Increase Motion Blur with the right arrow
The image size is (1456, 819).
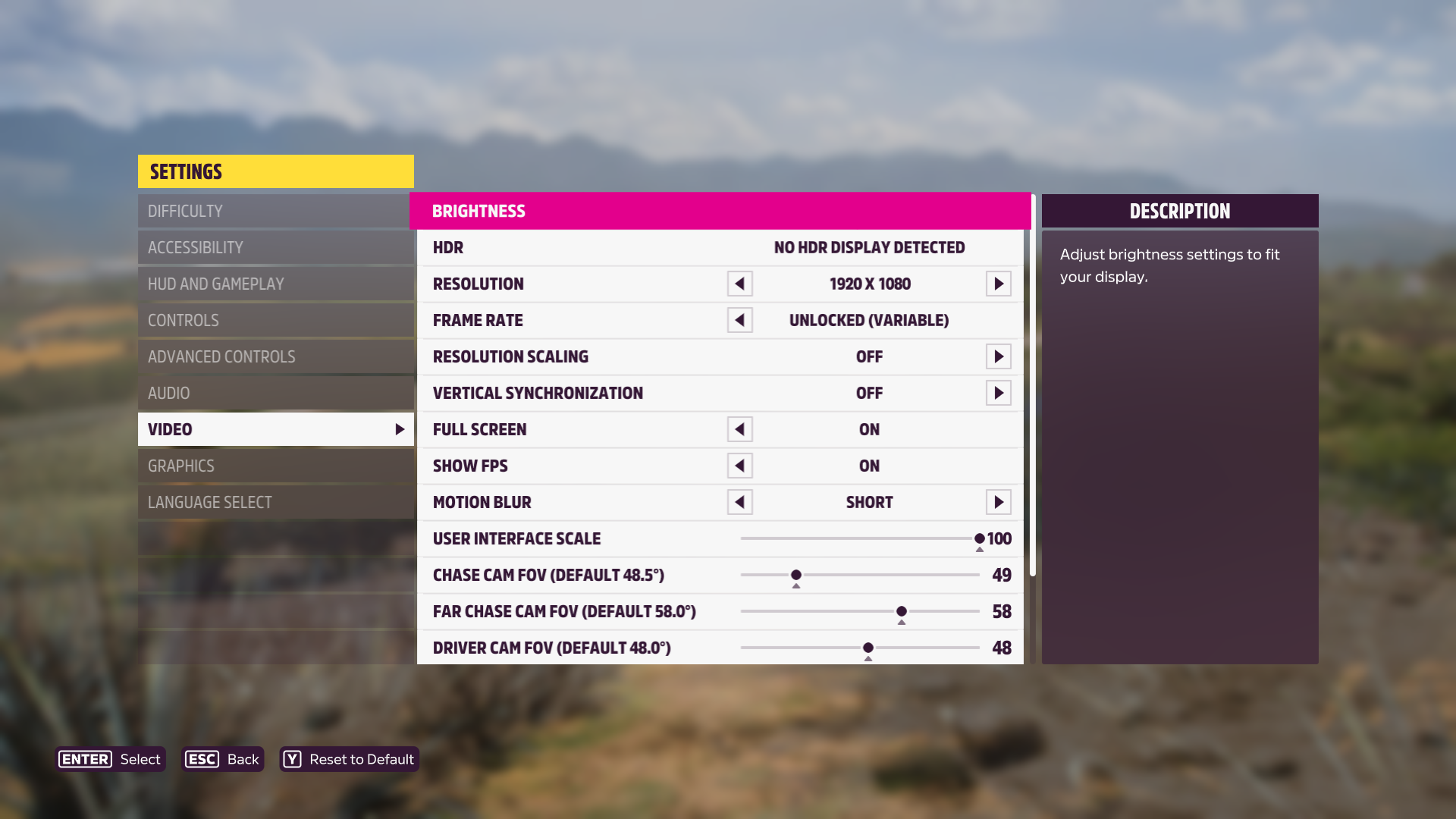coord(998,502)
